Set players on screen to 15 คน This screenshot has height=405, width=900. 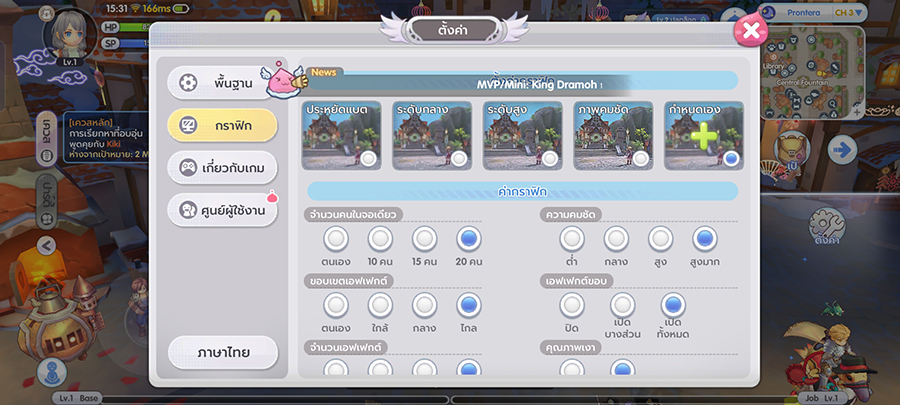pyautogui.click(x=425, y=238)
